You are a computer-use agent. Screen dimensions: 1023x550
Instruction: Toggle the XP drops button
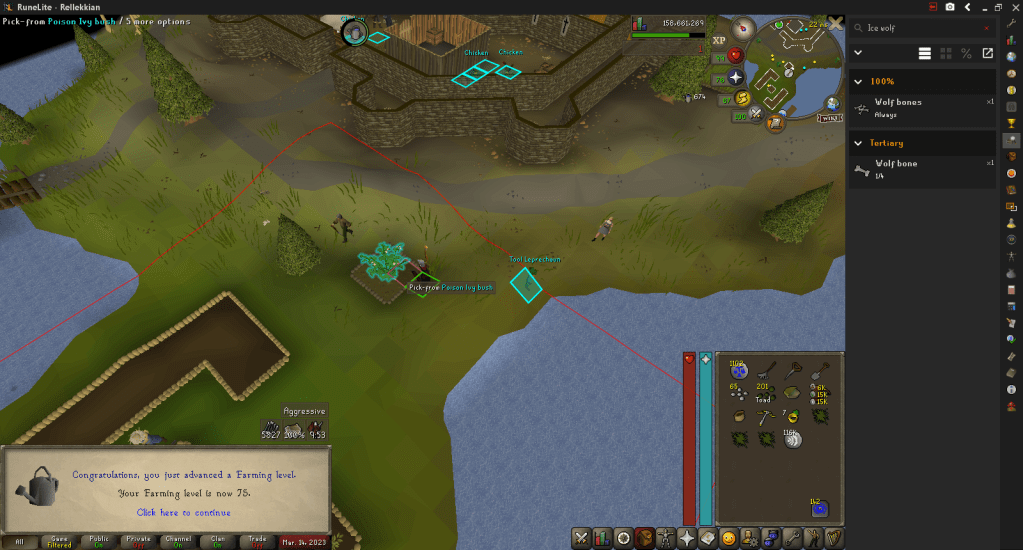[x=719, y=40]
